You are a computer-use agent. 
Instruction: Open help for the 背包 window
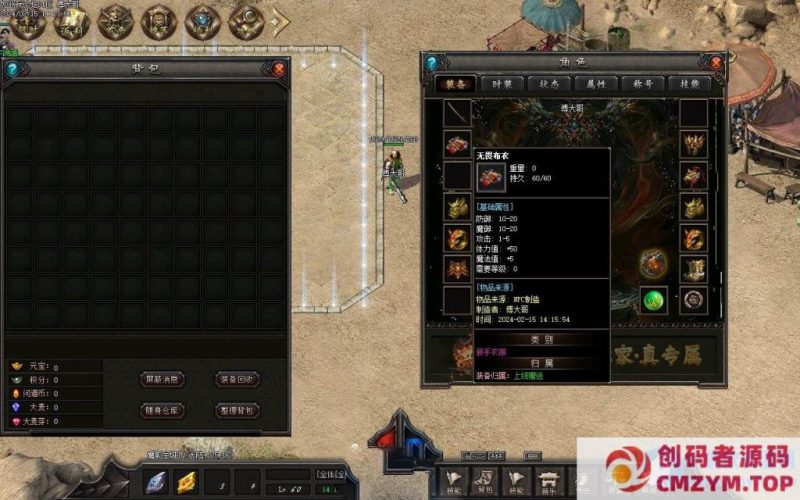12,69
